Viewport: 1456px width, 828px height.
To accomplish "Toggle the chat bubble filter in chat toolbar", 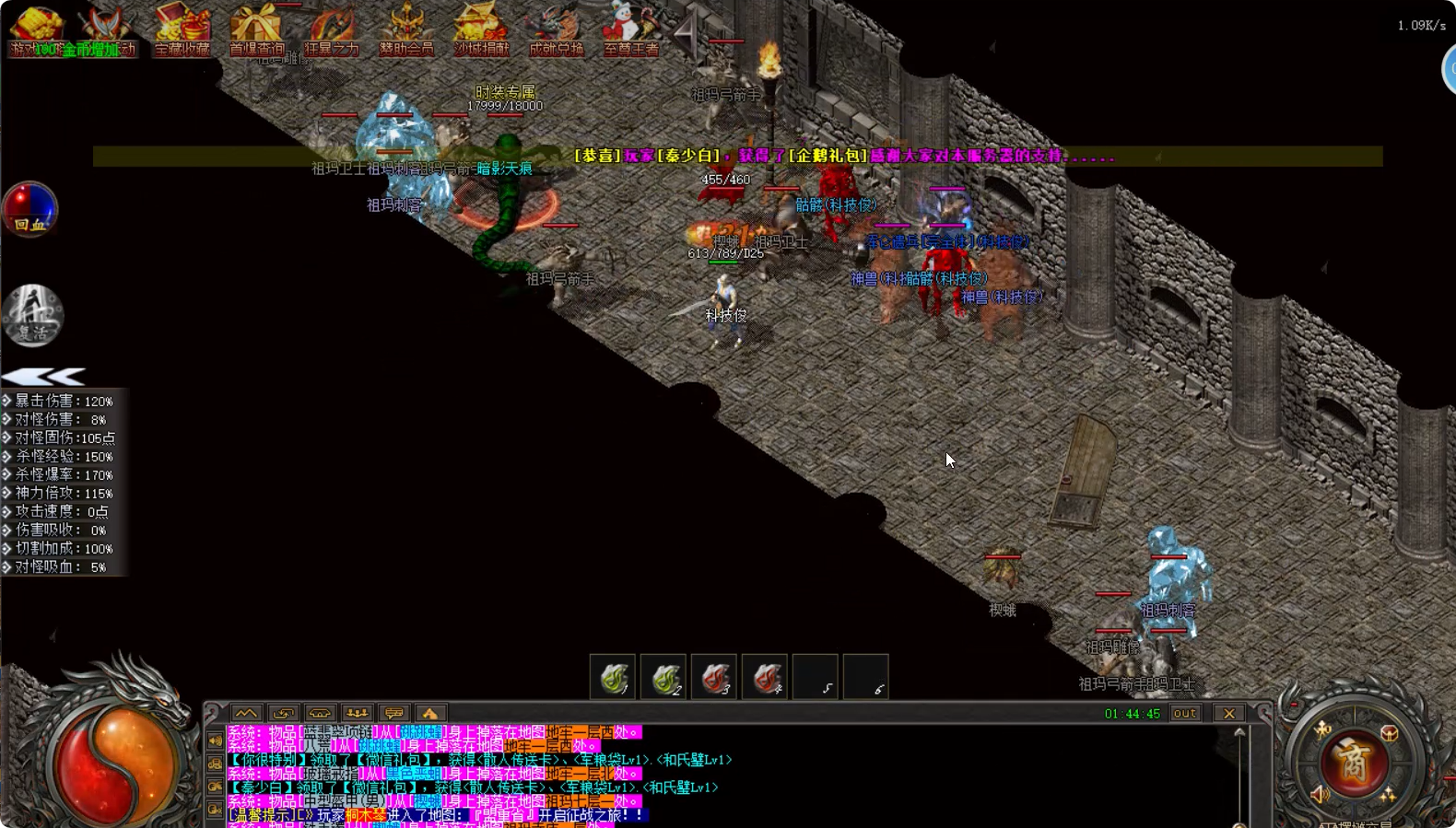I will coord(394,712).
